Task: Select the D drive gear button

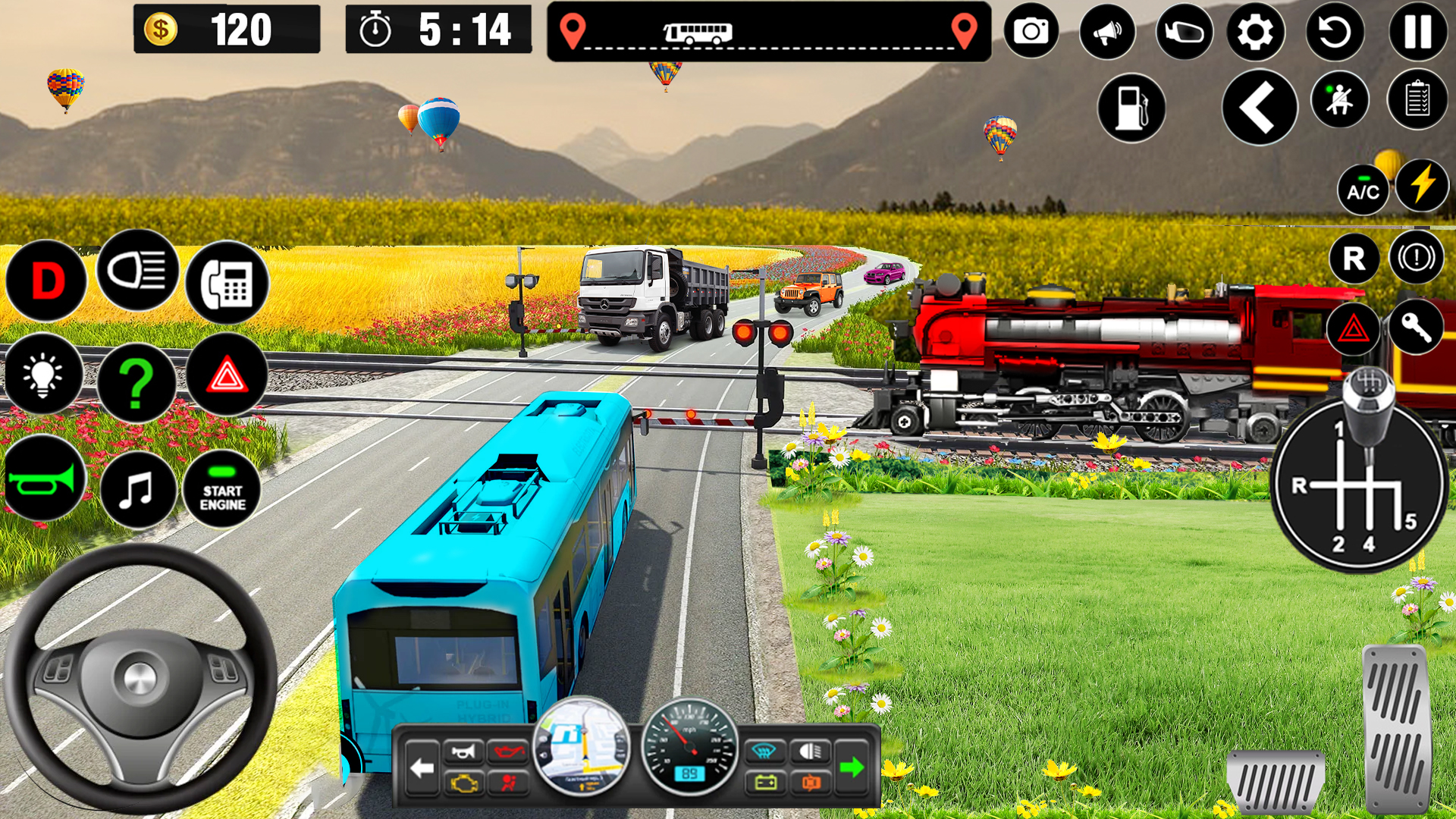Action: pyautogui.click(x=47, y=281)
